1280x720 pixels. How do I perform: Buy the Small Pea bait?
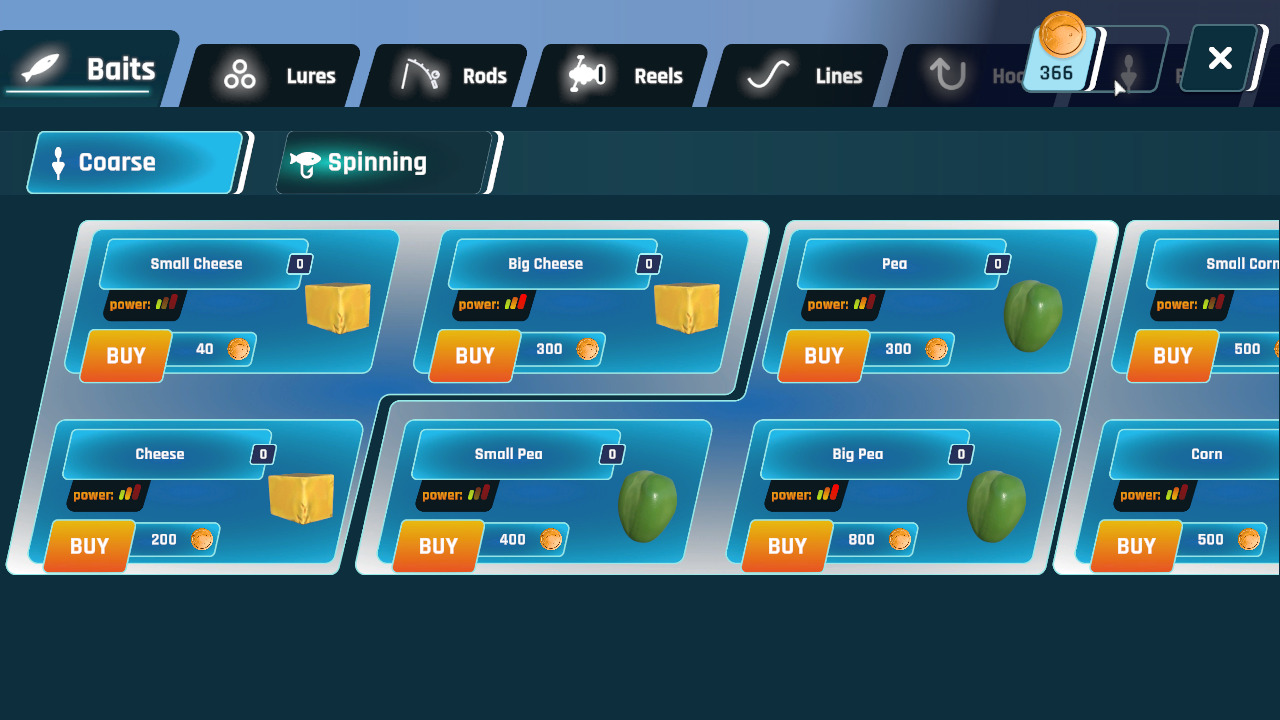click(x=438, y=546)
